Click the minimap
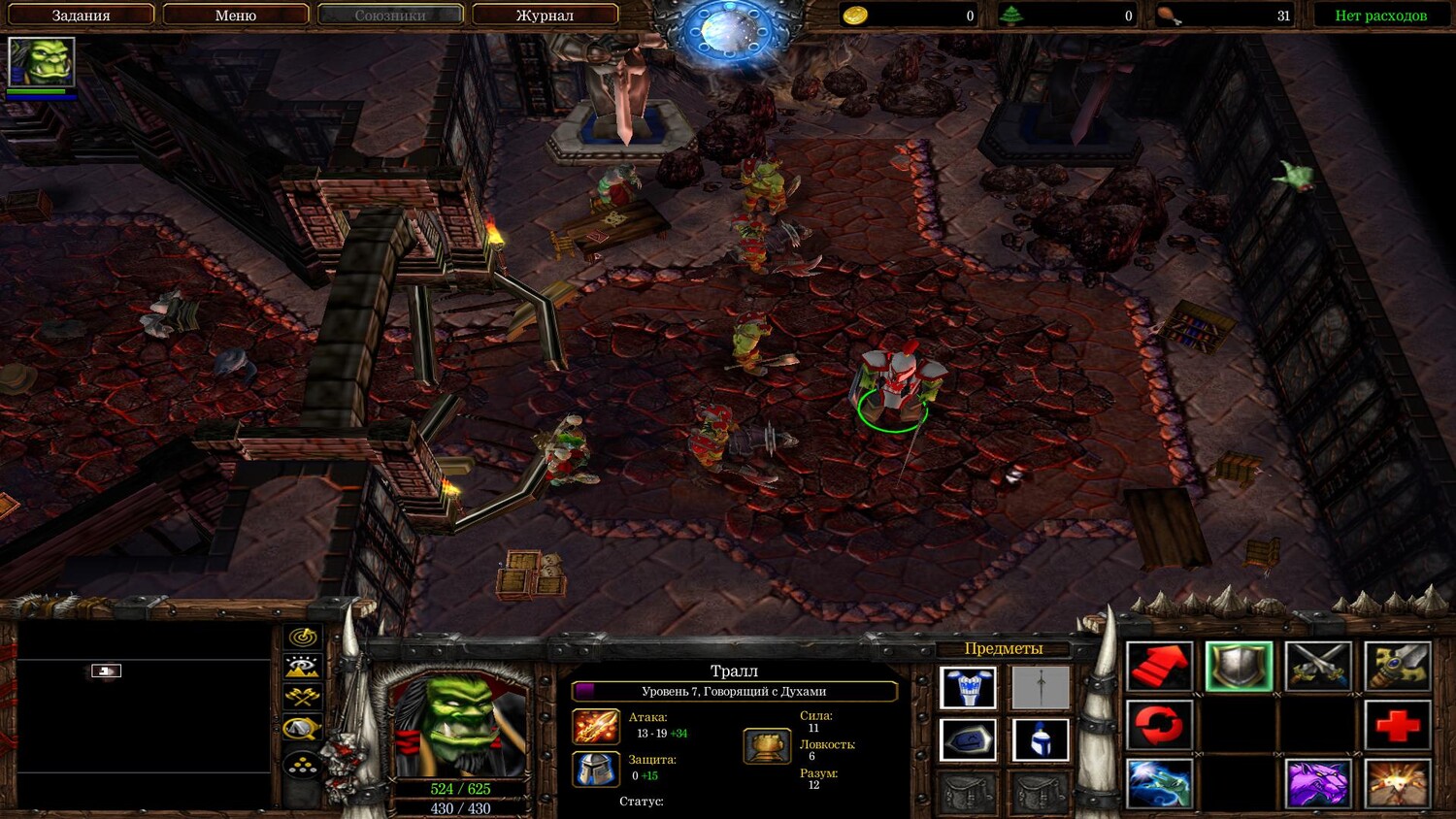Viewport: 1456px width, 819px height. pos(144,715)
